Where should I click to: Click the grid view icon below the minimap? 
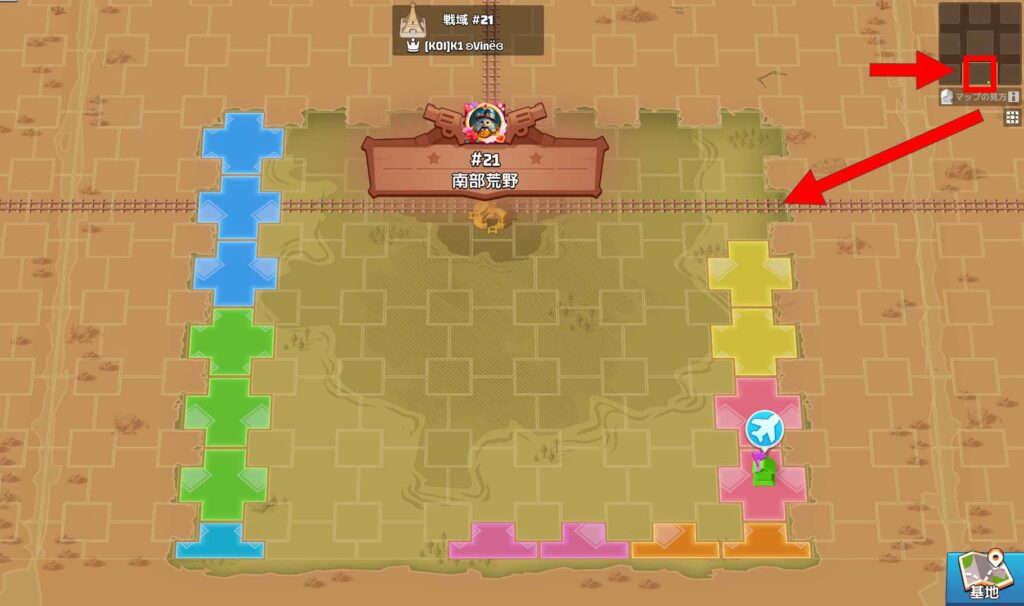[1012, 118]
